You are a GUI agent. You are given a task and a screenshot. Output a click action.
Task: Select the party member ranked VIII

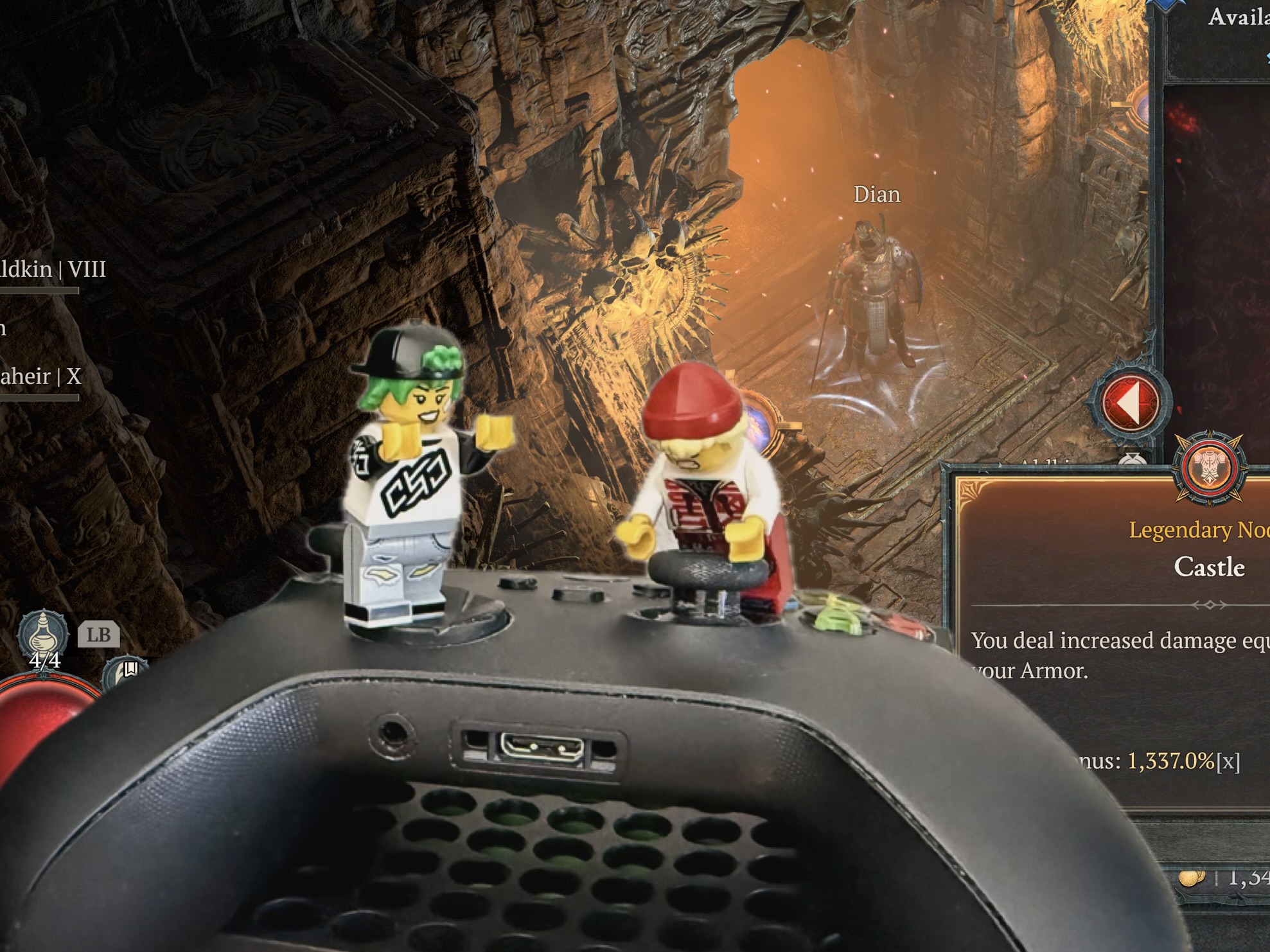click(x=53, y=270)
